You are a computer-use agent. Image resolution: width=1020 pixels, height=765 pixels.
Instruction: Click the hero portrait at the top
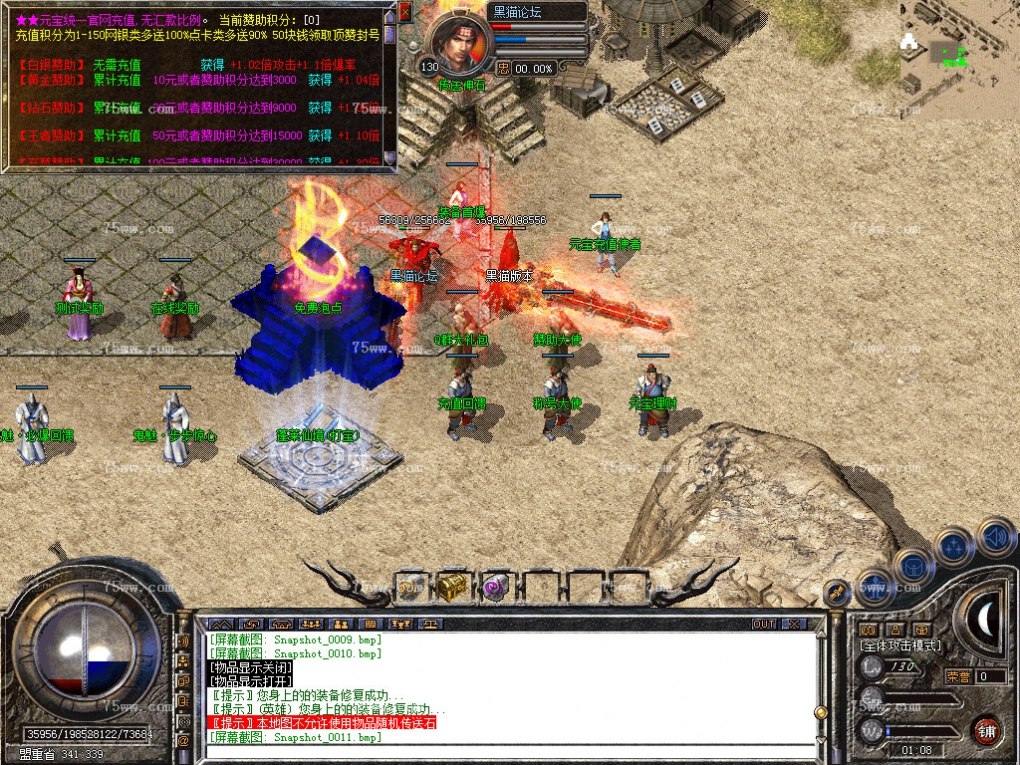[x=460, y=41]
